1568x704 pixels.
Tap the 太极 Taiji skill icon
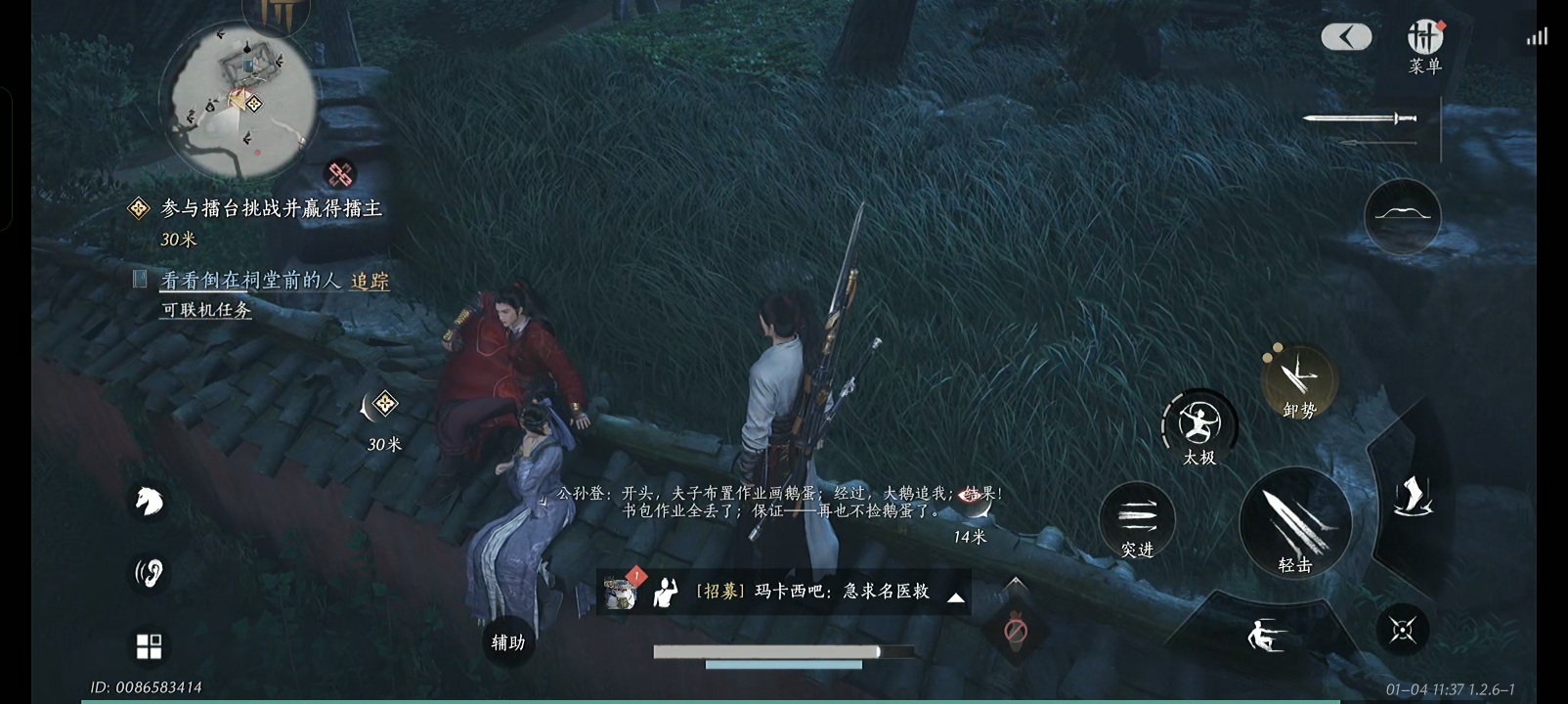pyautogui.click(x=1199, y=420)
